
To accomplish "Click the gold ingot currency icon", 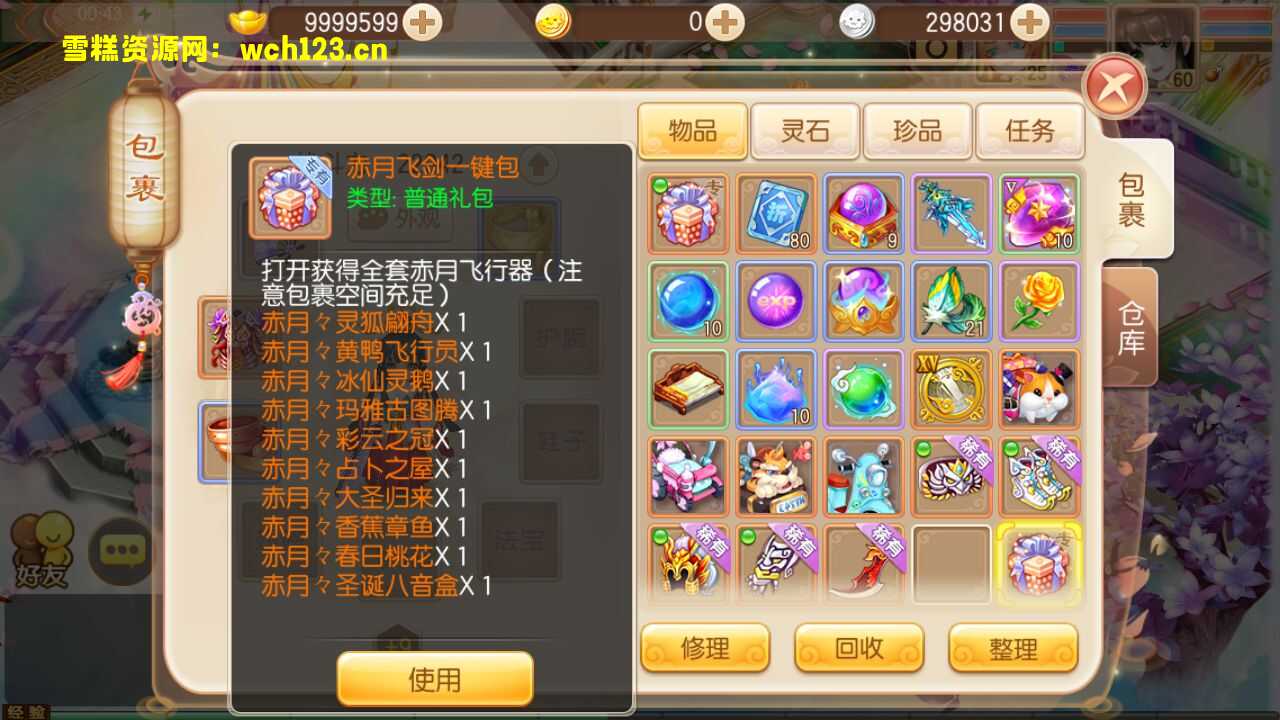I will tap(247, 22).
